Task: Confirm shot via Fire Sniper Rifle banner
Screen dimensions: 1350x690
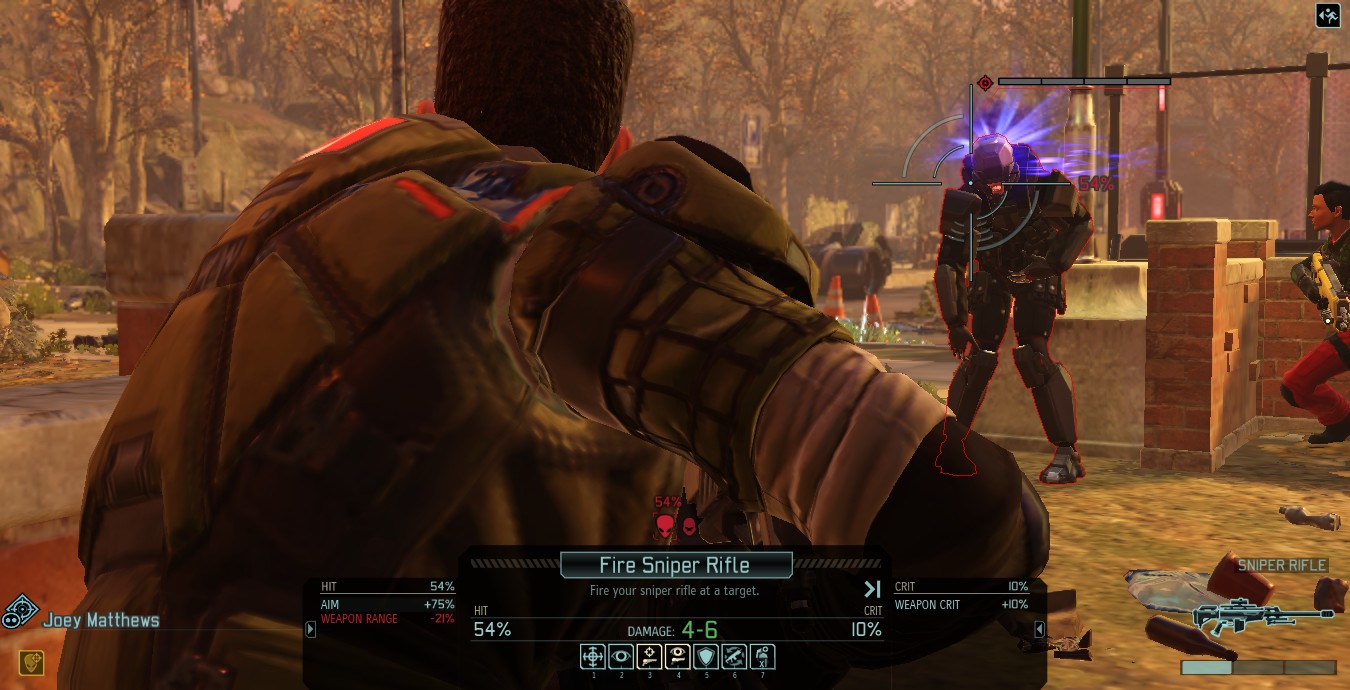Action: [x=675, y=565]
